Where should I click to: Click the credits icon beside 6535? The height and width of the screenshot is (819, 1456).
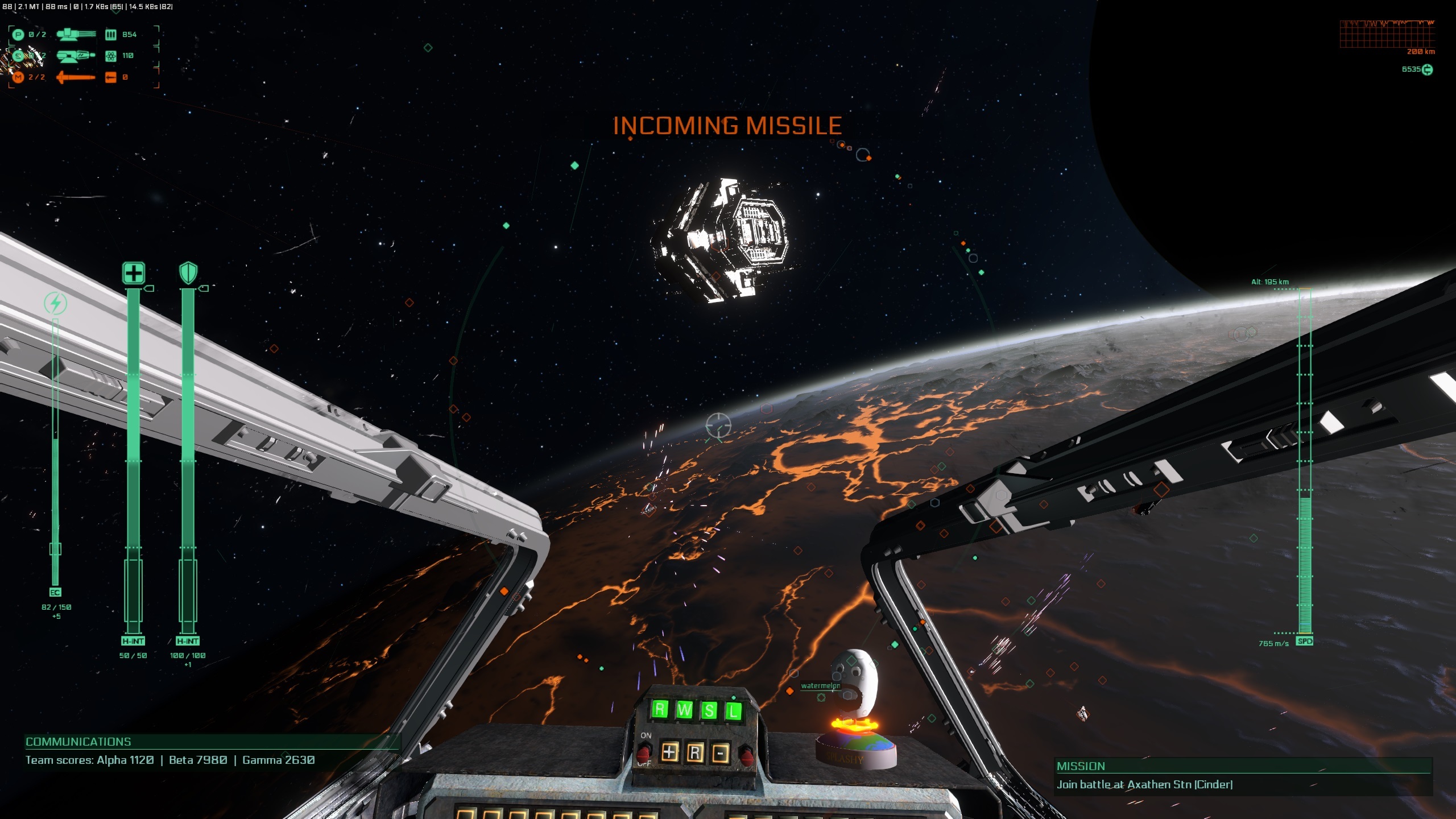1427,69
